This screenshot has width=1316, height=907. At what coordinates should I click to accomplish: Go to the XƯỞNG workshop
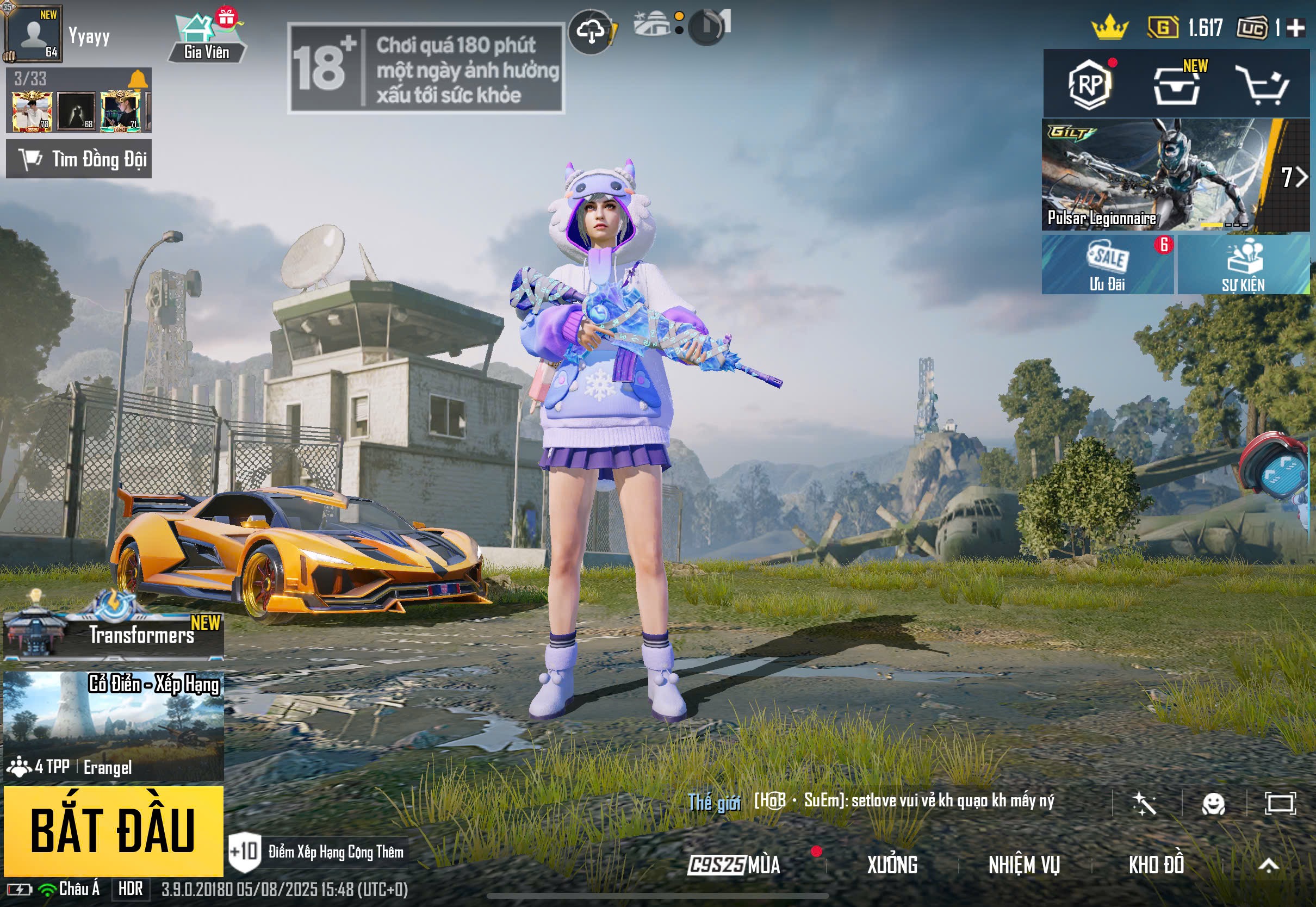pos(892,865)
